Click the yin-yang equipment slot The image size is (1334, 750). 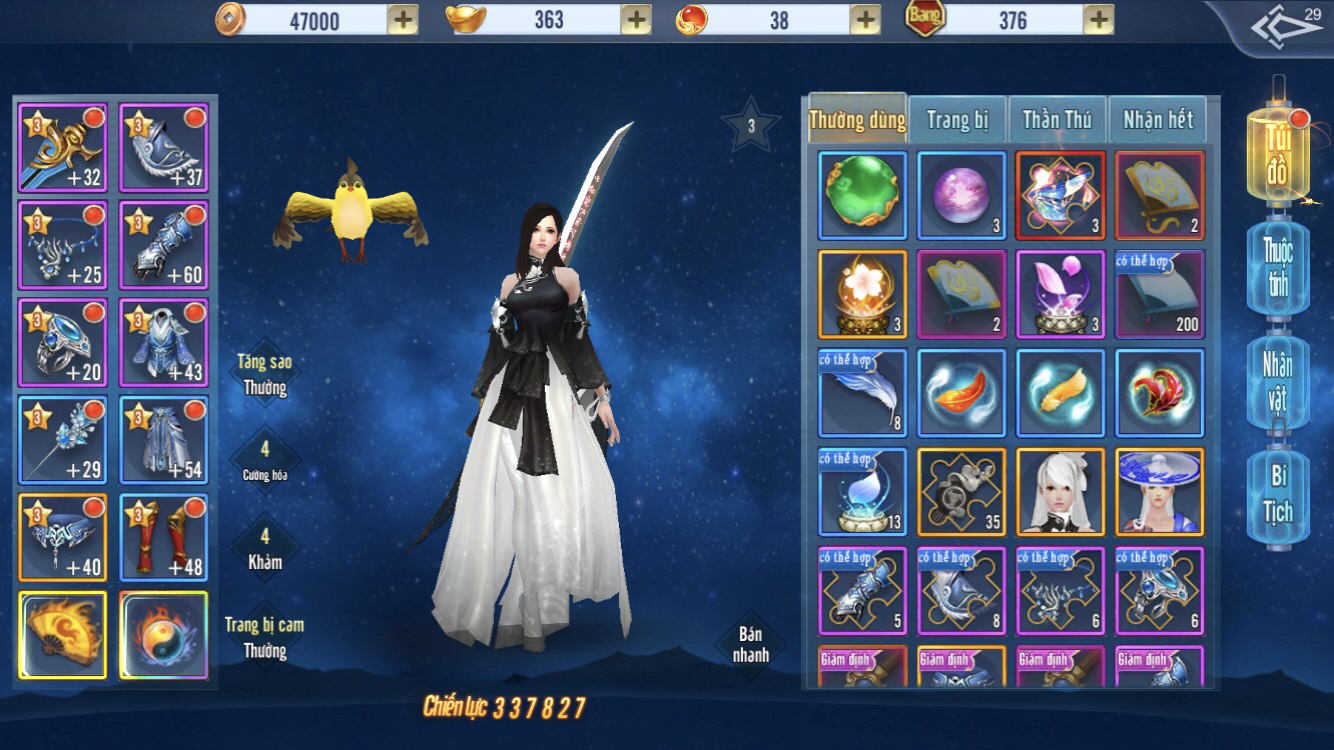(163, 635)
